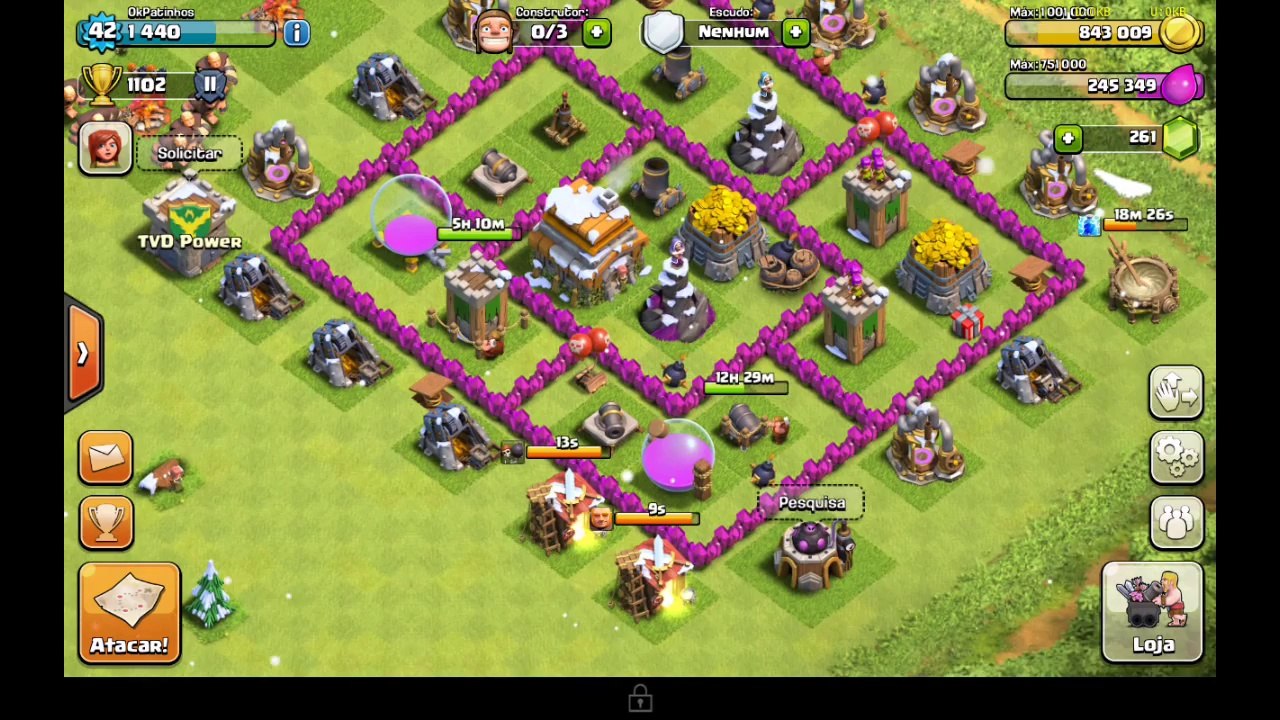1280x720 pixels.
Task: Open the Atacar! attack menu
Action: (129, 613)
